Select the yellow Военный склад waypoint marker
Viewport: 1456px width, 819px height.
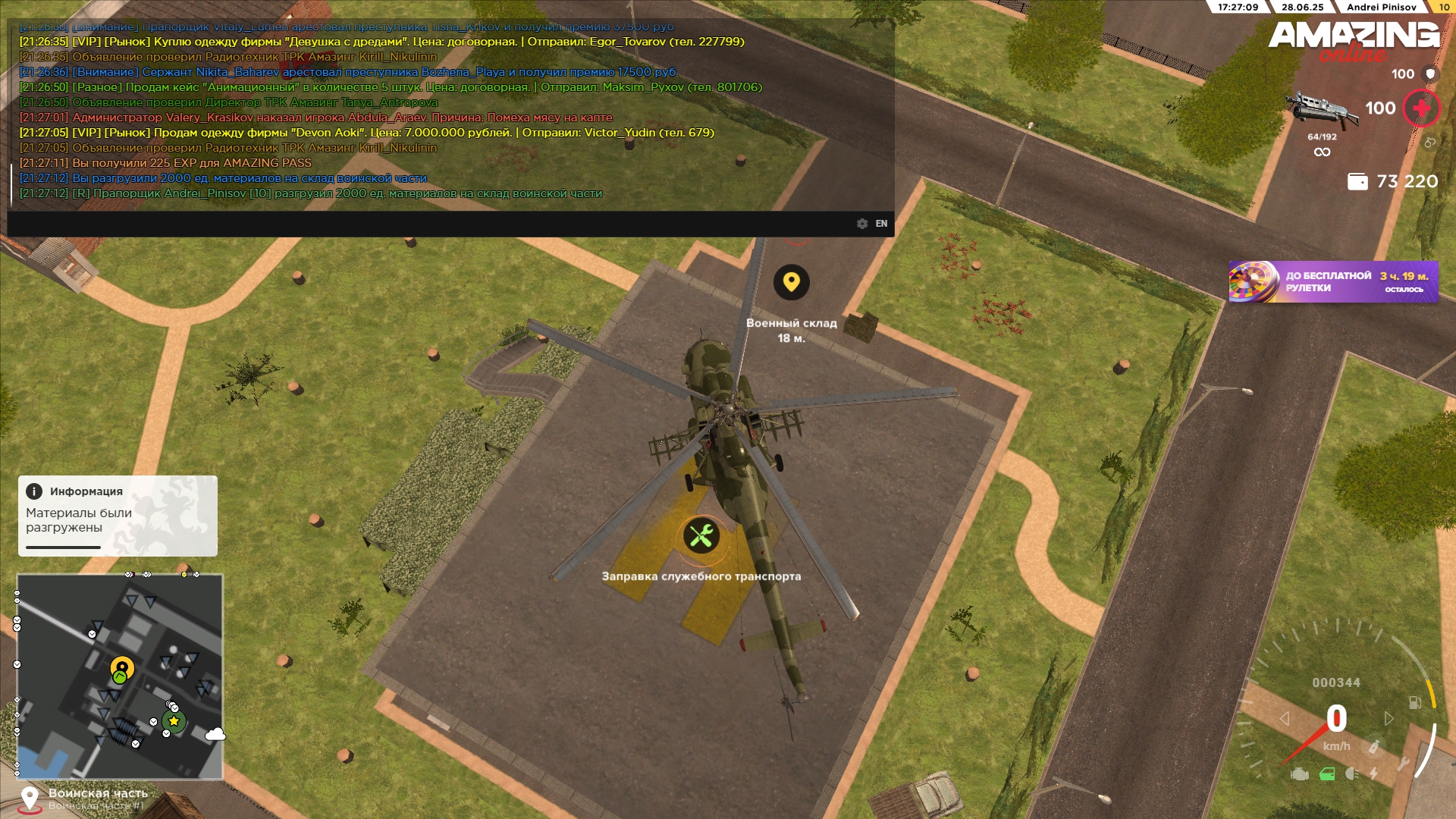point(791,282)
